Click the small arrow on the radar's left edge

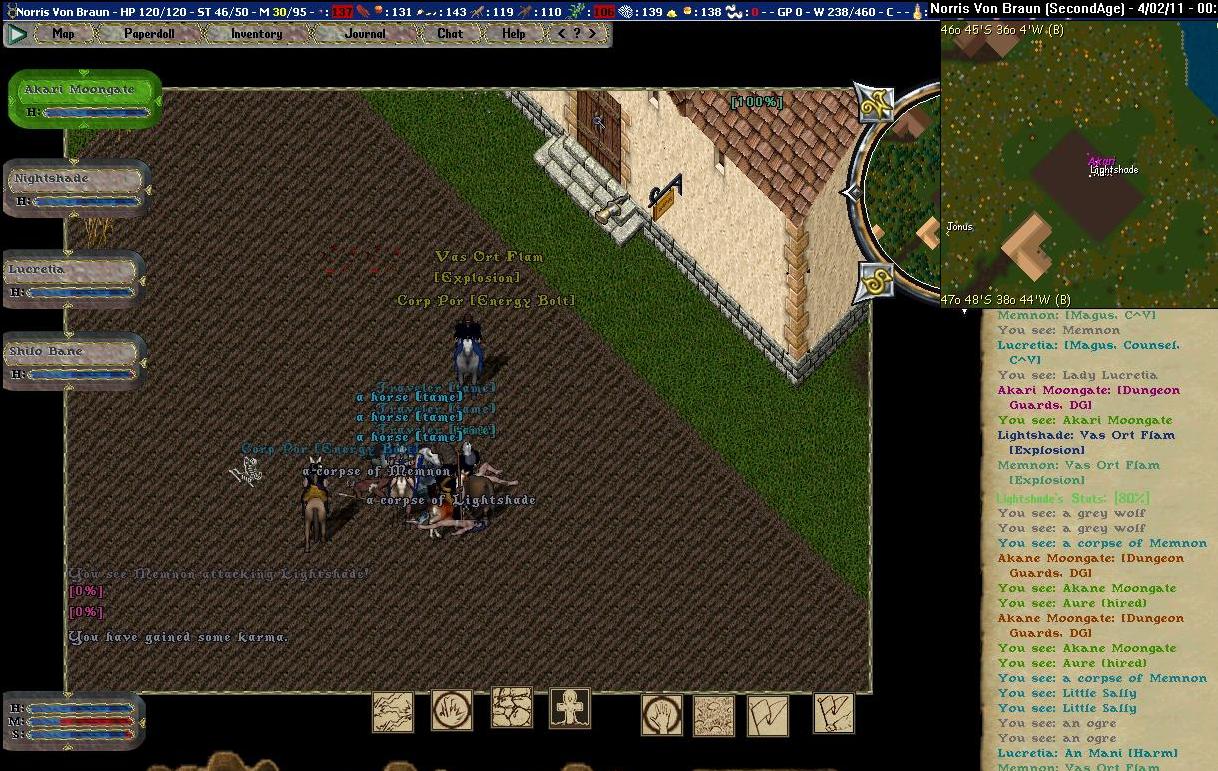(850, 192)
